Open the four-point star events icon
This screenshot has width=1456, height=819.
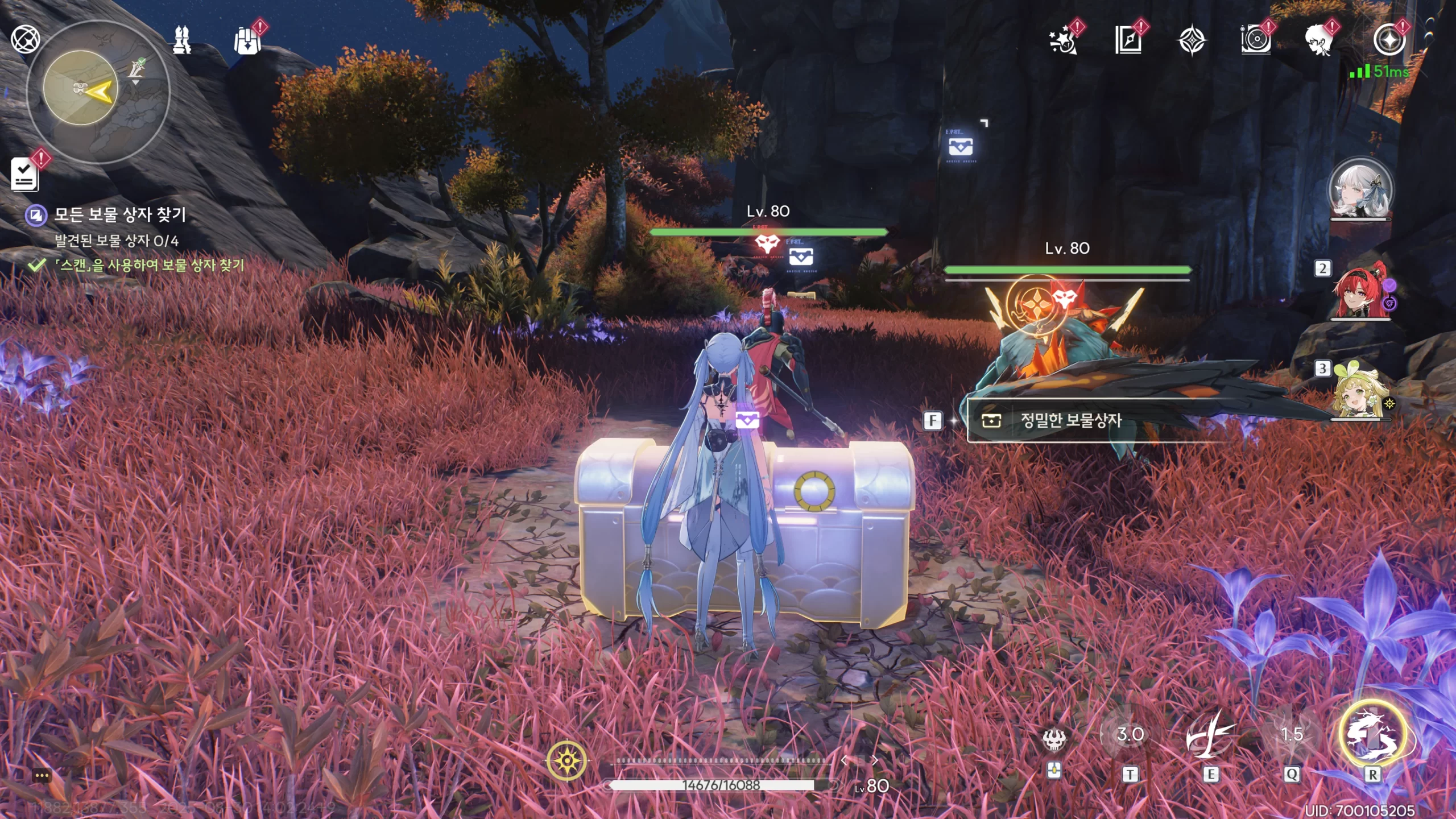tap(1192, 41)
